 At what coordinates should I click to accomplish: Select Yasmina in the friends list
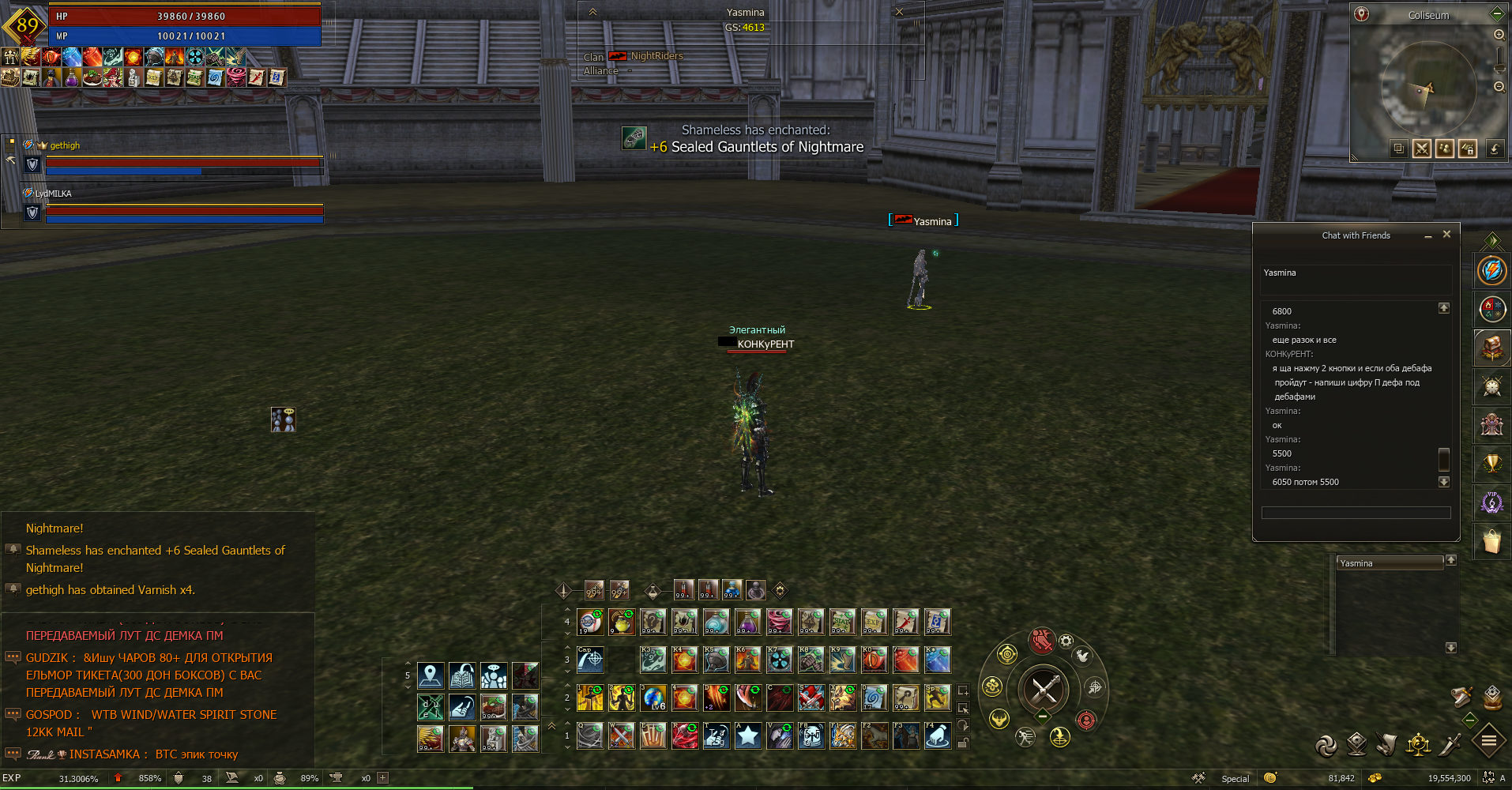tap(1389, 563)
